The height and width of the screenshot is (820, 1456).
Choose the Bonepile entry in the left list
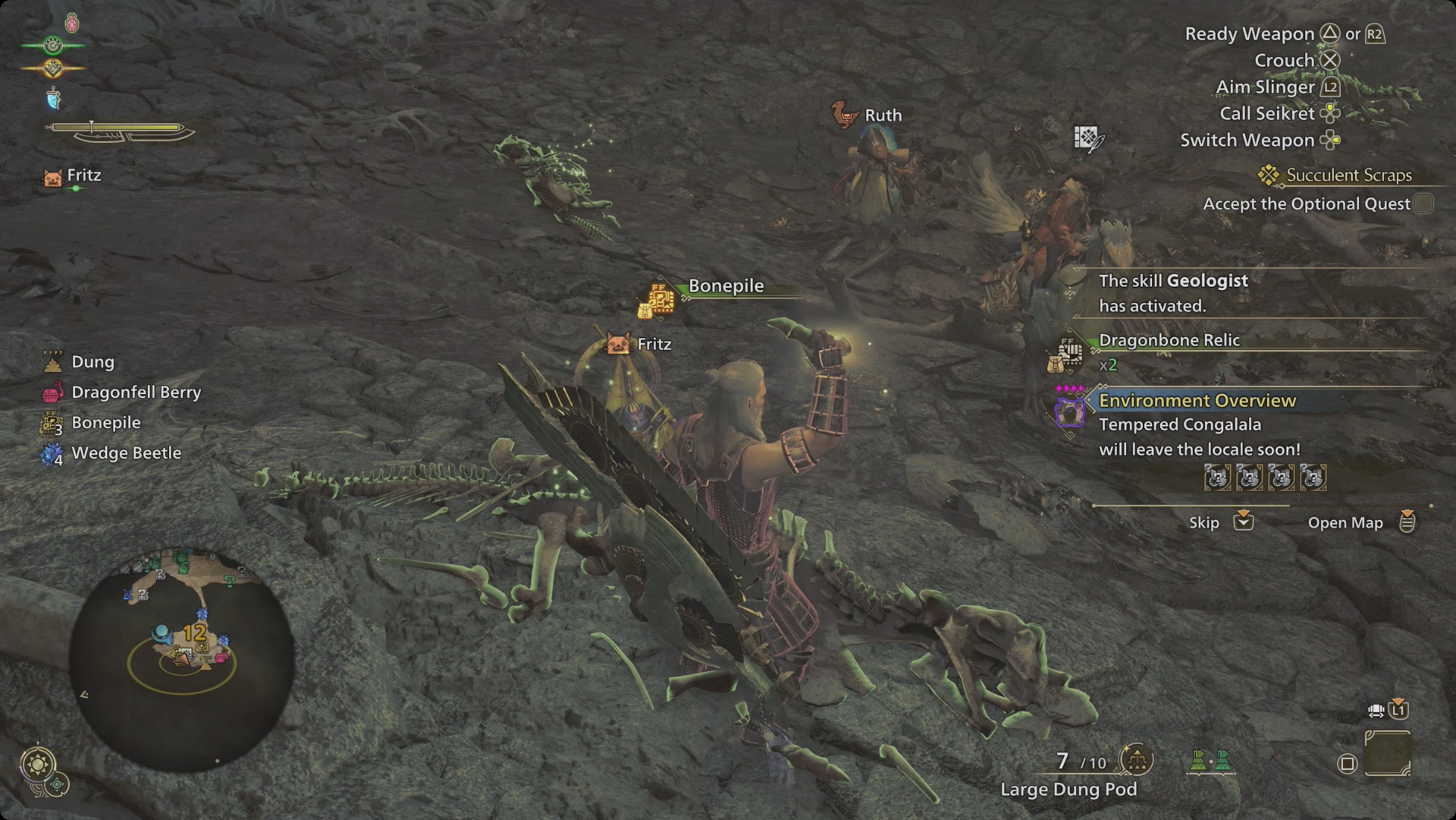[106, 423]
